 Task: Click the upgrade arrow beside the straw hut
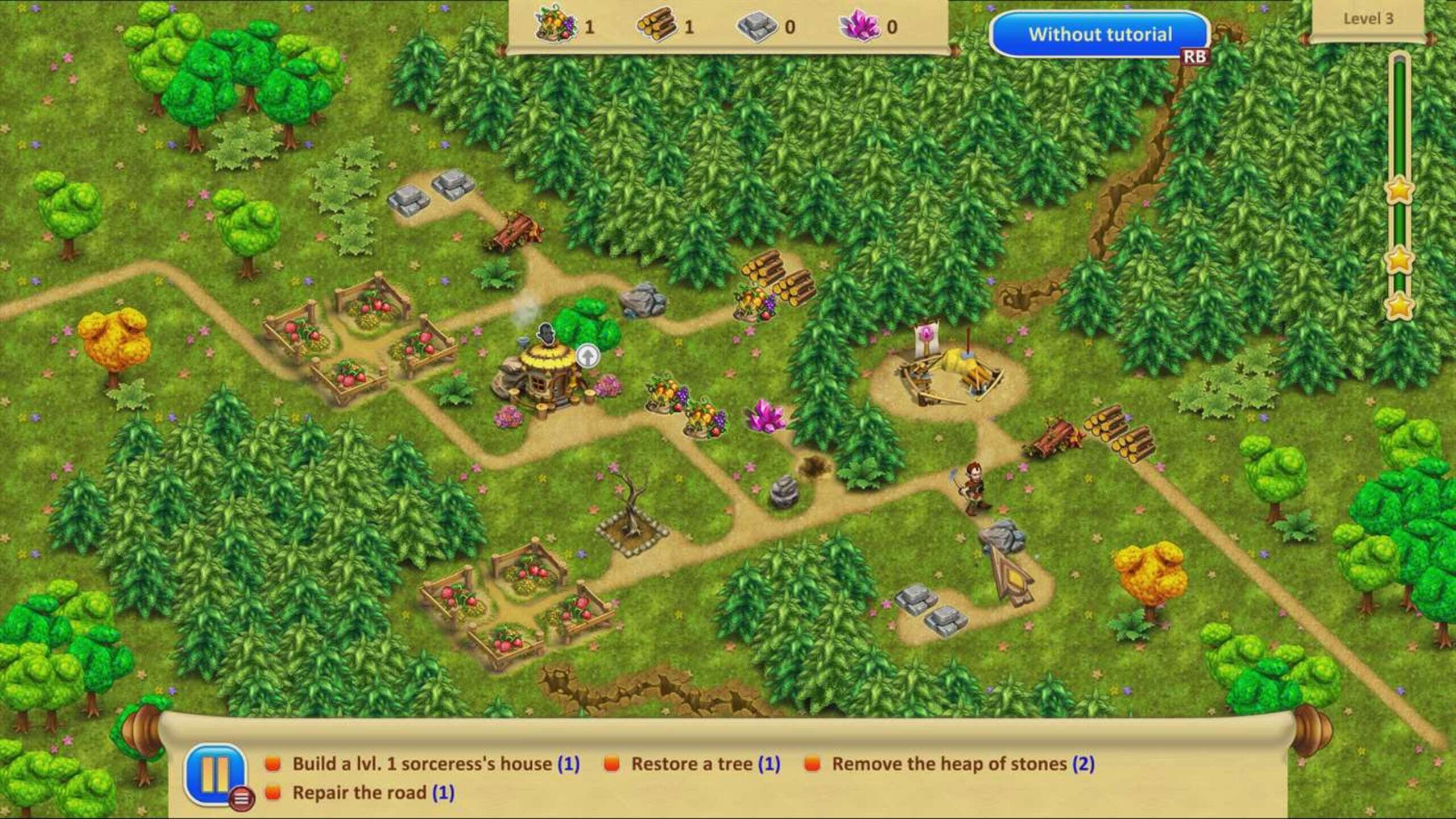pyautogui.click(x=588, y=356)
